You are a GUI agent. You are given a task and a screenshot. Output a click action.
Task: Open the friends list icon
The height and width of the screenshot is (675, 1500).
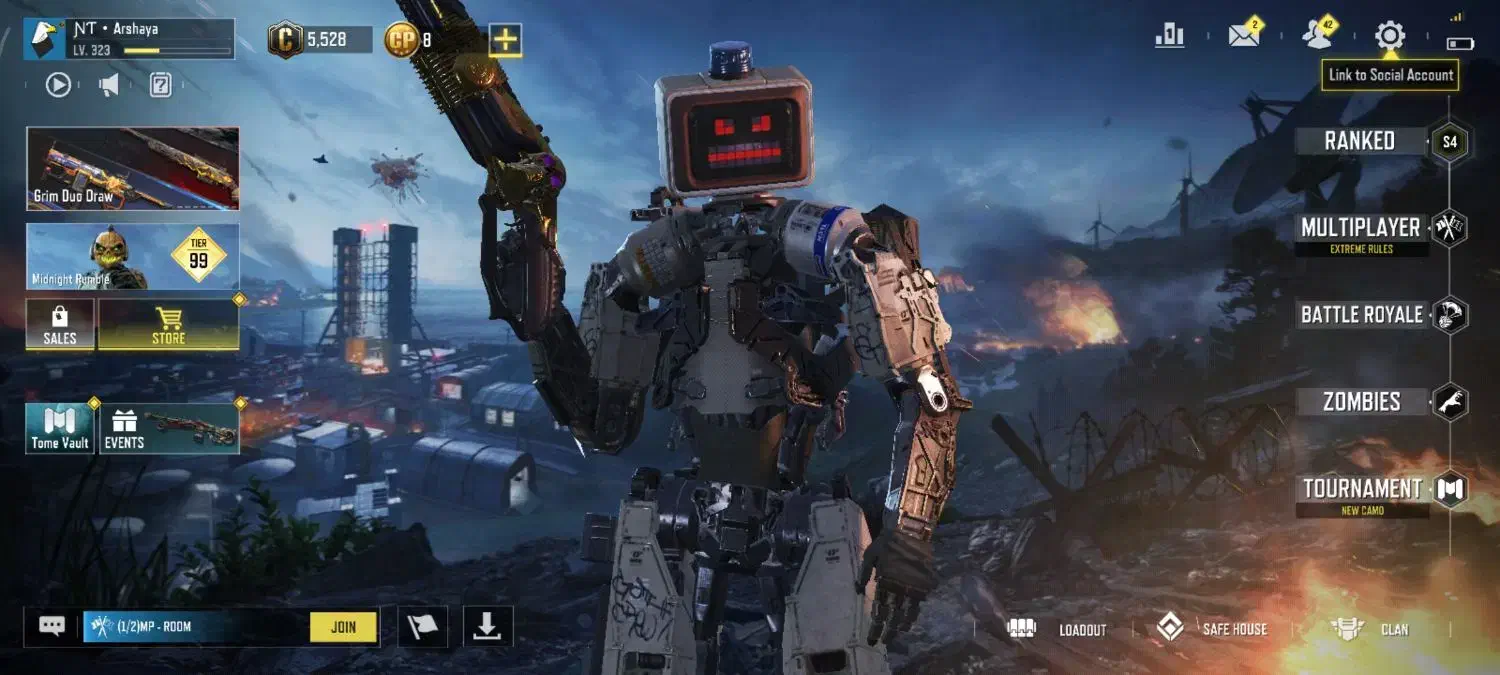pyautogui.click(x=1317, y=36)
